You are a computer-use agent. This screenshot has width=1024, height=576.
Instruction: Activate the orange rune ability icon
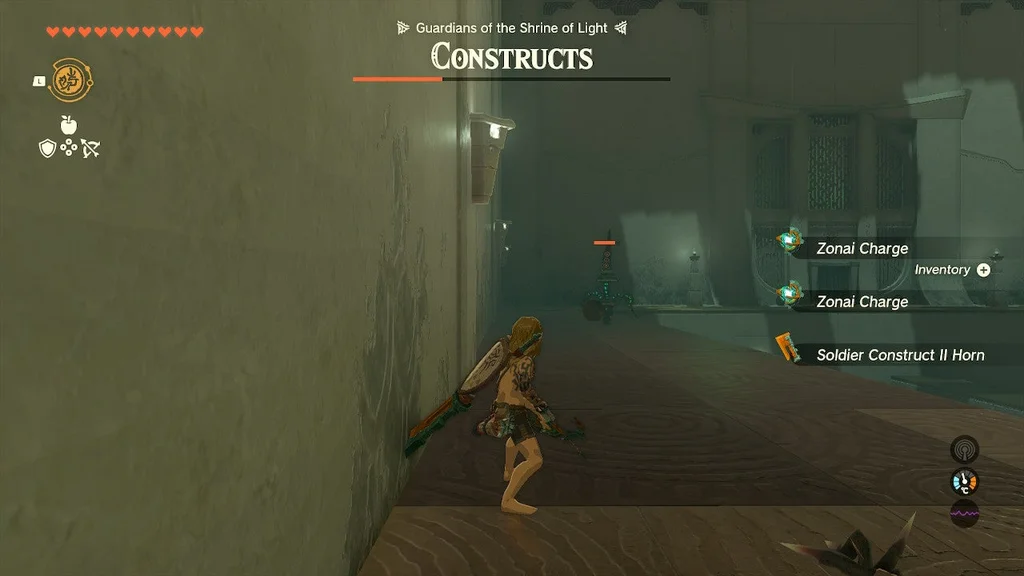click(x=68, y=79)
